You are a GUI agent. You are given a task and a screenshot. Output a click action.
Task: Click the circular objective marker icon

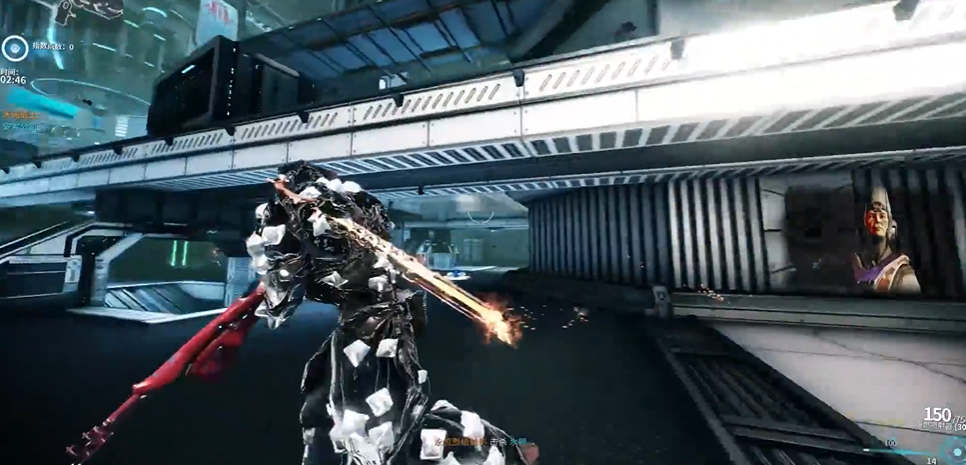14,46
